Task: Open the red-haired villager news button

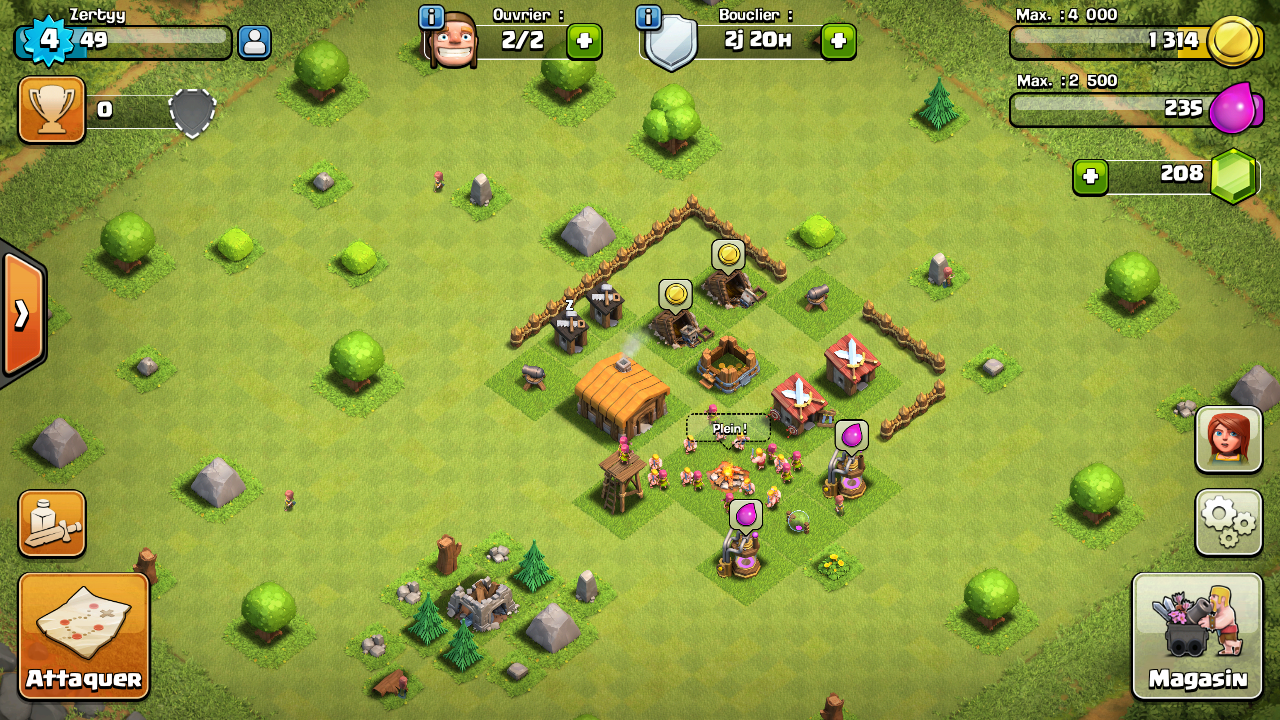Action: (1228, 439)
